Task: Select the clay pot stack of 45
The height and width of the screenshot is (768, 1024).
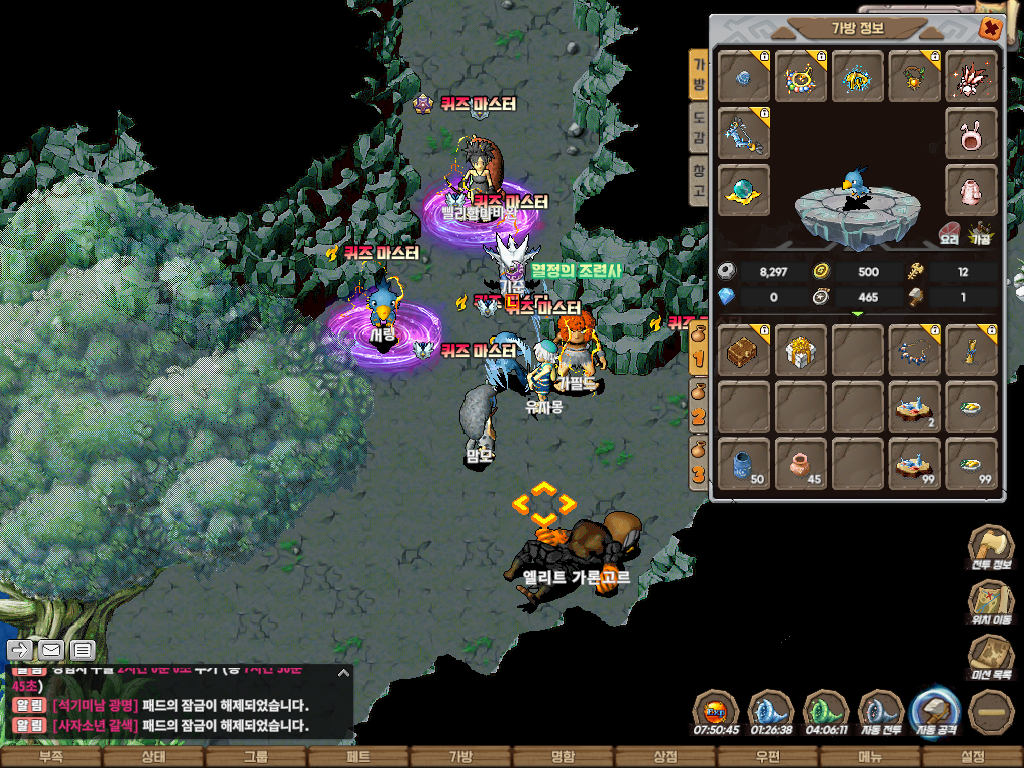Action: tap(800, 463)
